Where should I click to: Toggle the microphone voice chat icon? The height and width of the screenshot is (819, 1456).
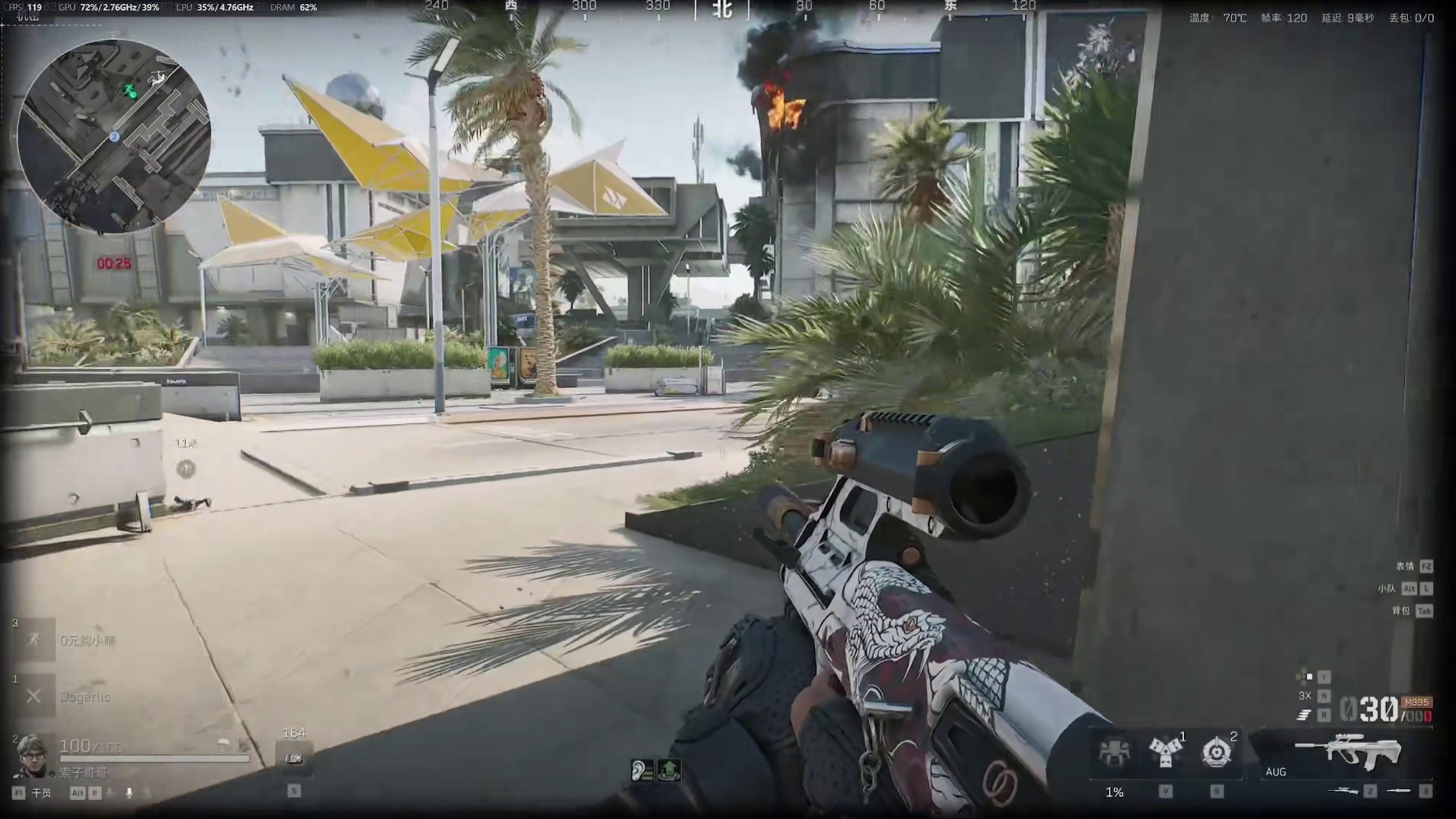[129, 793]
